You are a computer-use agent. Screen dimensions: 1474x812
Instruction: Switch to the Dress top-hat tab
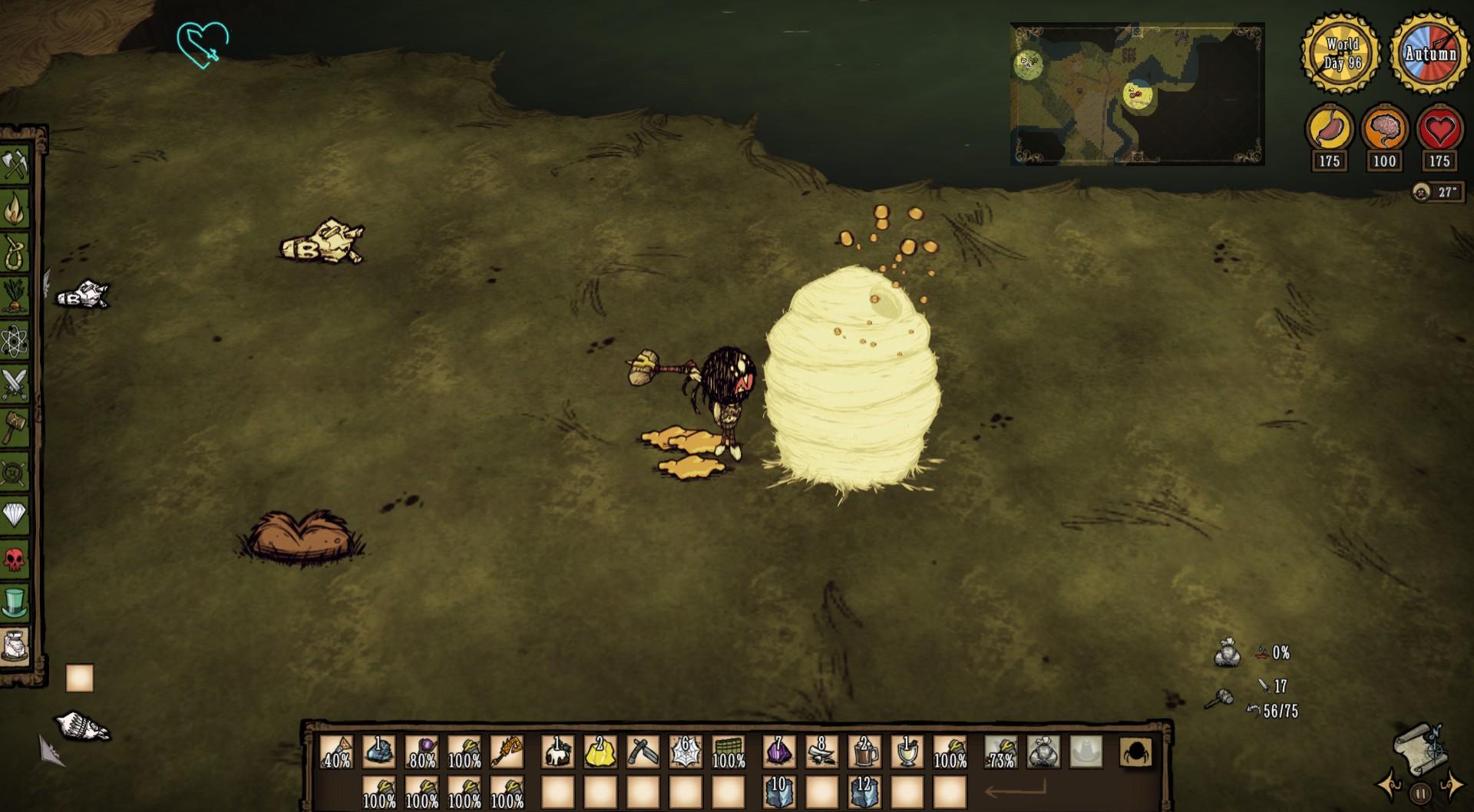15,602
